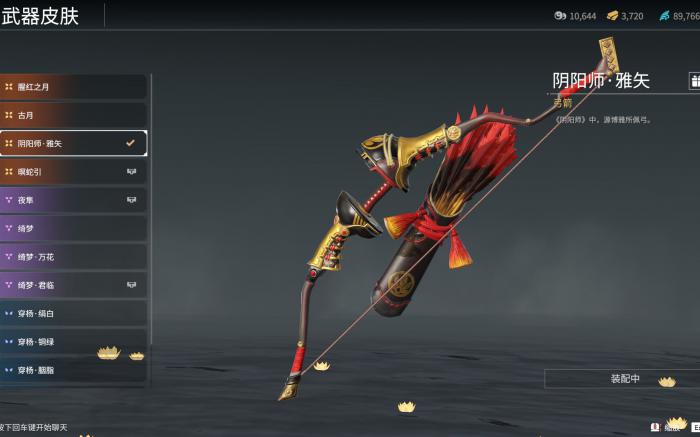The height and width of the screenshot is (437, 700).
Task: Choose the 绮梦 skin row
Action: pyautogui.click(x=73, y=228)
